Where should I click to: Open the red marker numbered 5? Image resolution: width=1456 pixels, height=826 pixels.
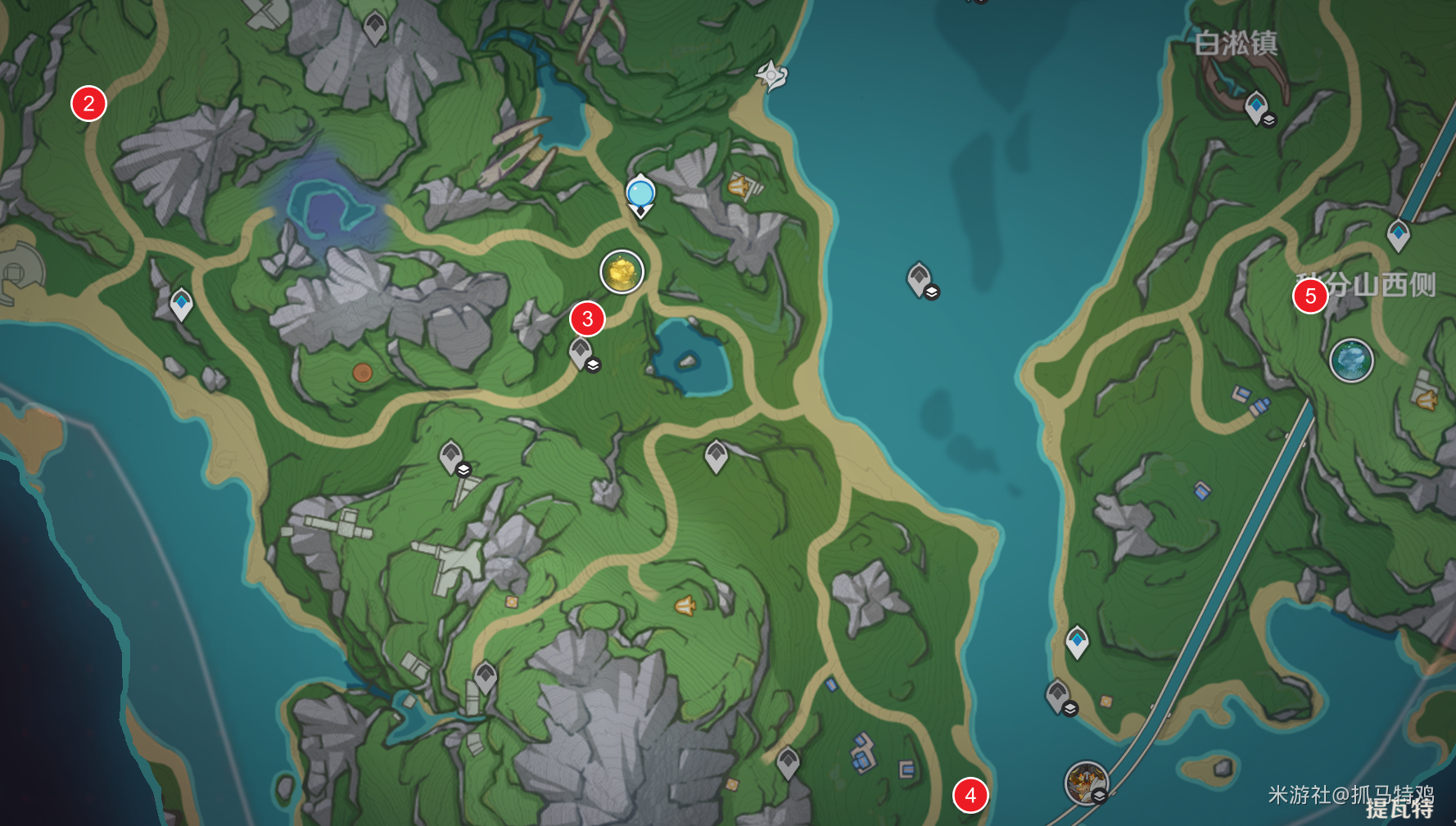(1310, 296)
